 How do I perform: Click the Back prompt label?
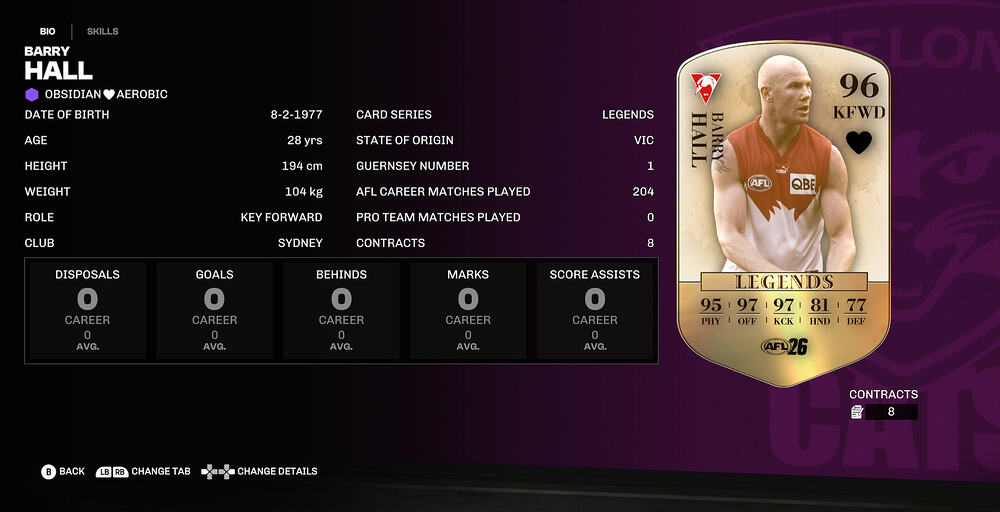pos(72,471)
